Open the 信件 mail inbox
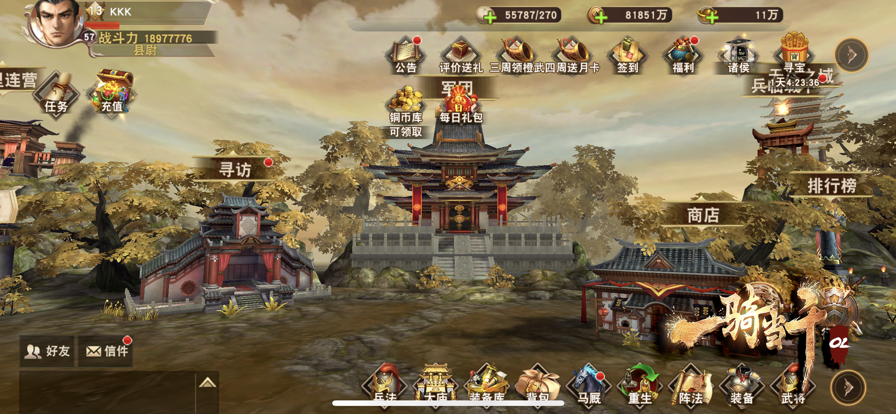This screenshot has width=896, height=414. click(x=106, y=351)
